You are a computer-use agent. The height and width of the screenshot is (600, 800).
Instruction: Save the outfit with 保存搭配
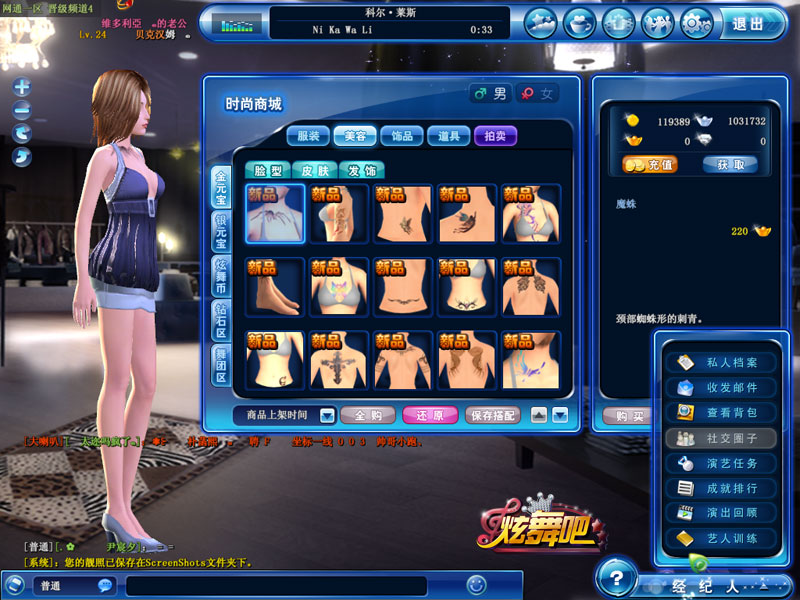point(493,415)
